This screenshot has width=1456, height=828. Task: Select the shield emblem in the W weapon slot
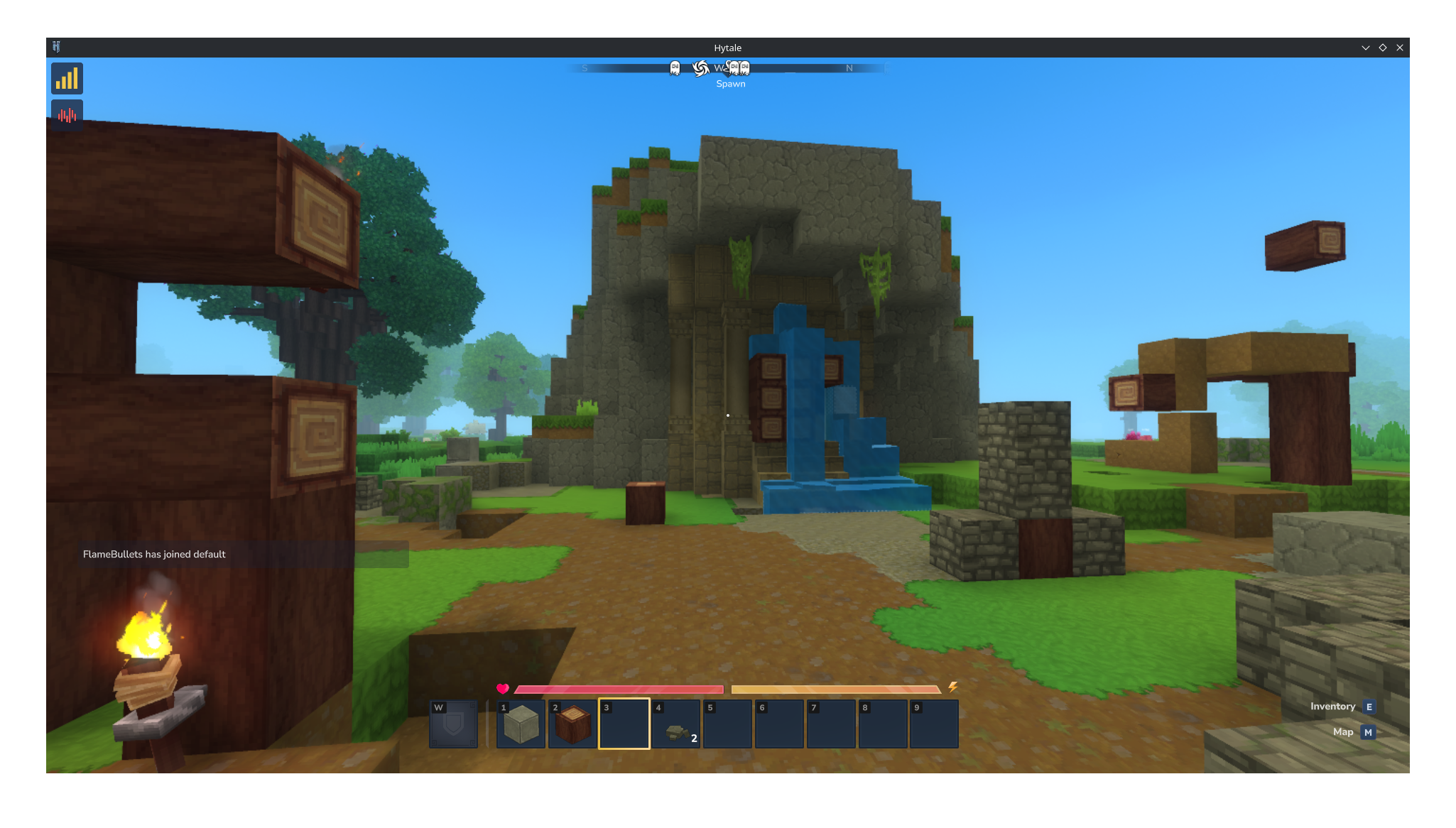click(454, 724)
